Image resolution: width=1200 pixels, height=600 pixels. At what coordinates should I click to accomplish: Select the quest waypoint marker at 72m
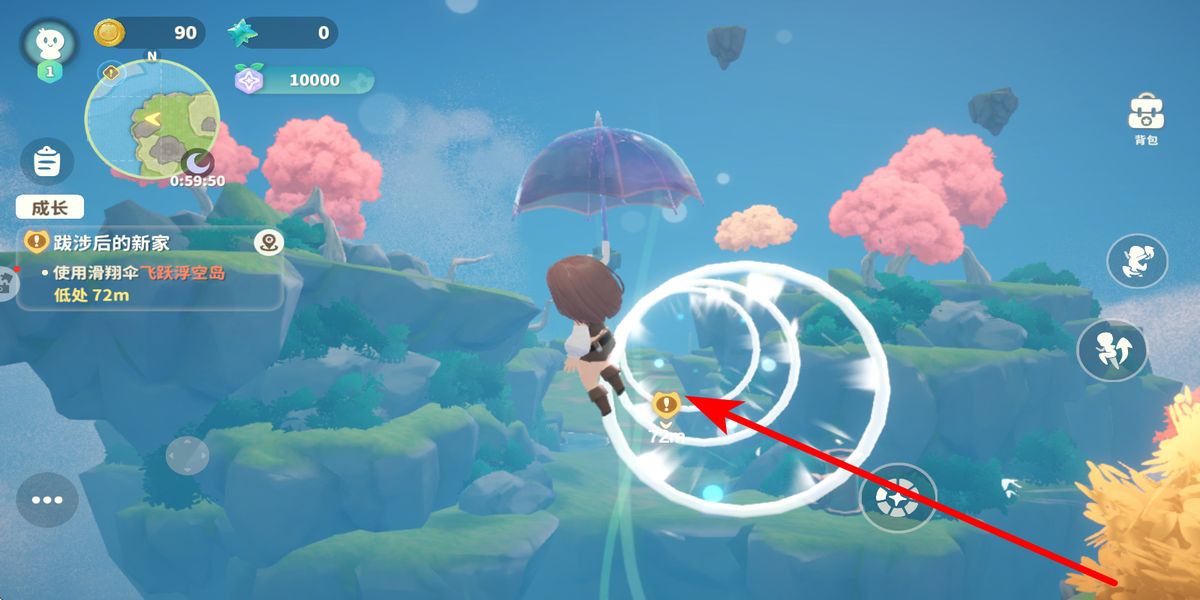tap(666, 405)
